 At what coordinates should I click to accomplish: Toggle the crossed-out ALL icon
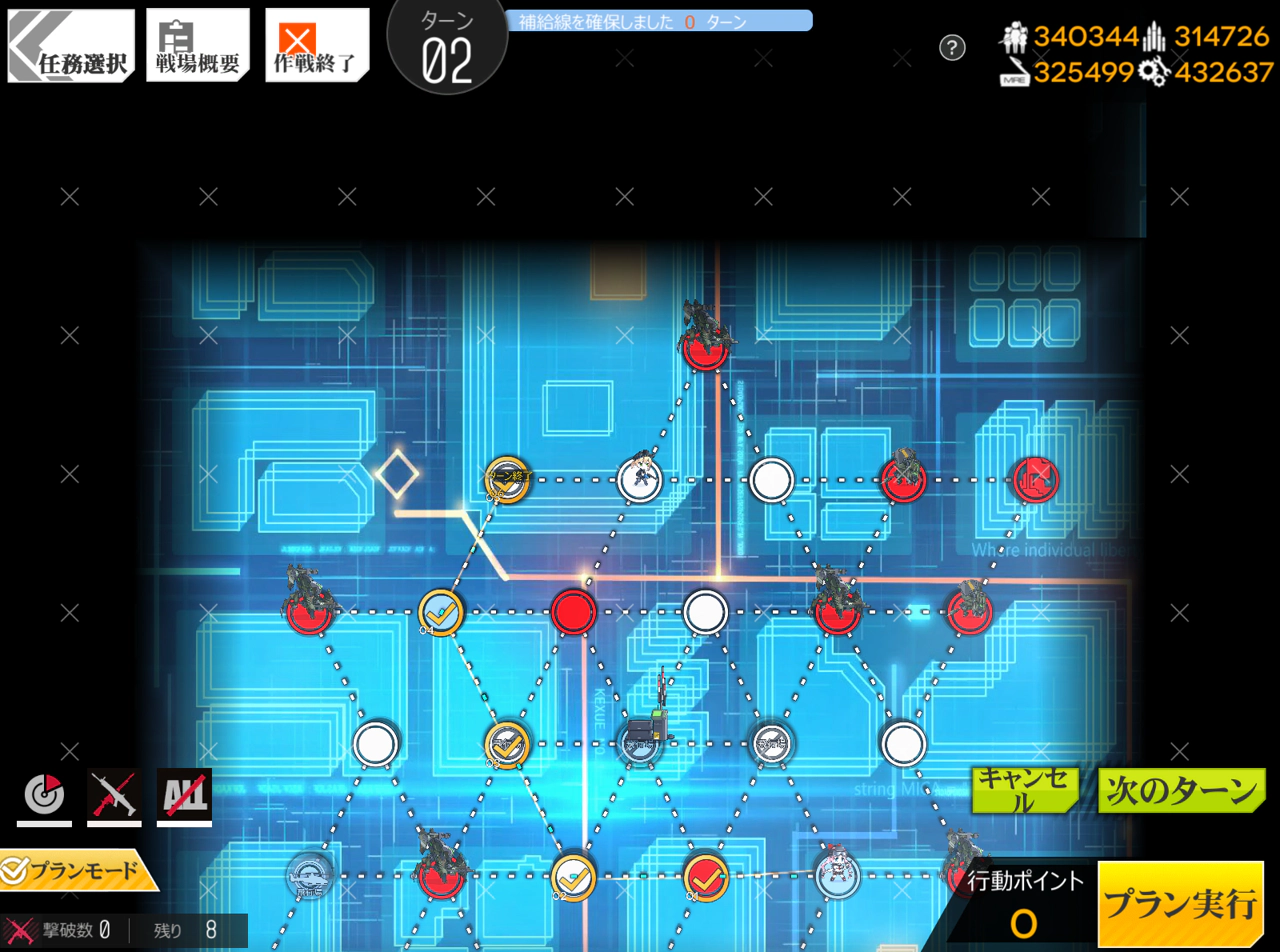(184, 795)
